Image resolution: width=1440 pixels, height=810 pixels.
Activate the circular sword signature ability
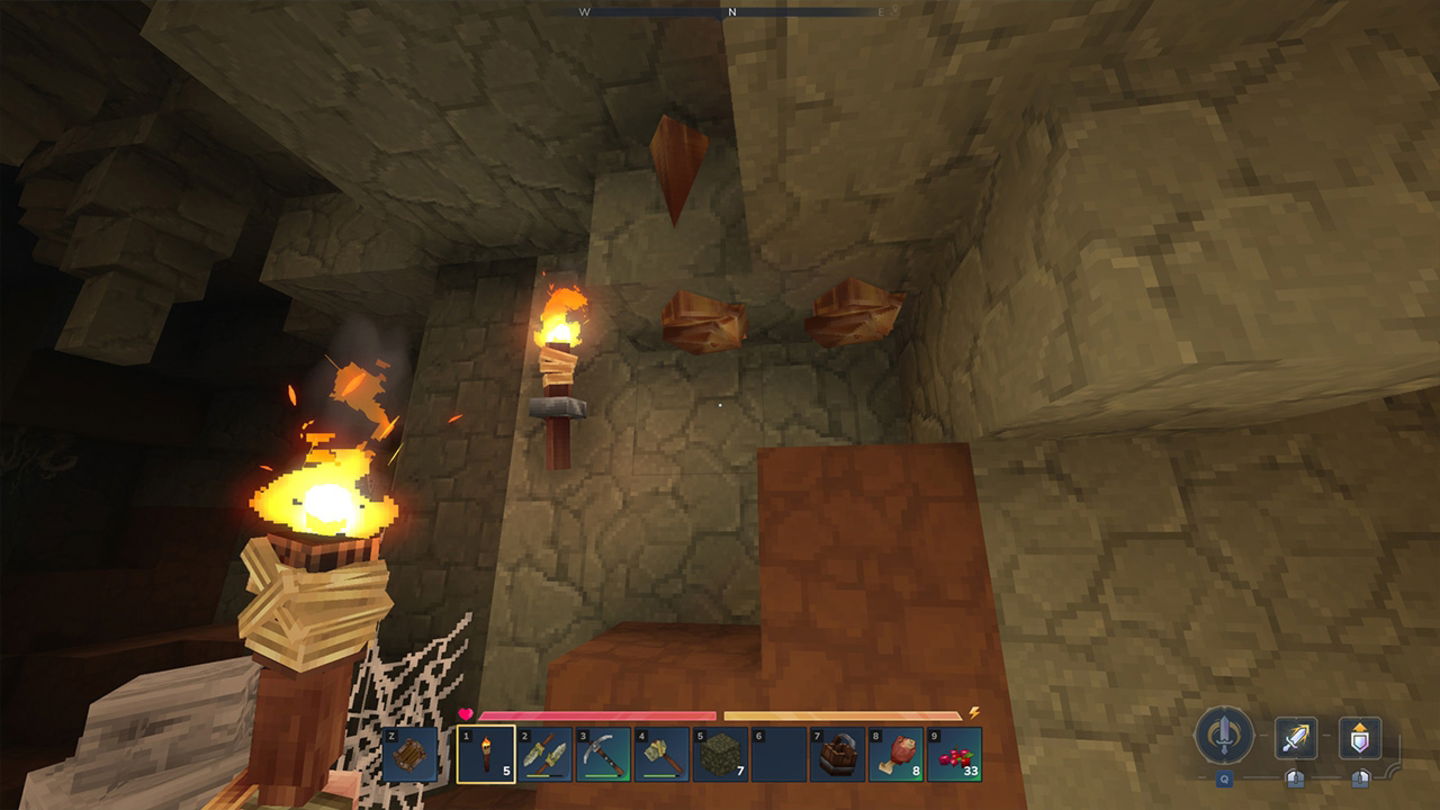[1224, 736]
